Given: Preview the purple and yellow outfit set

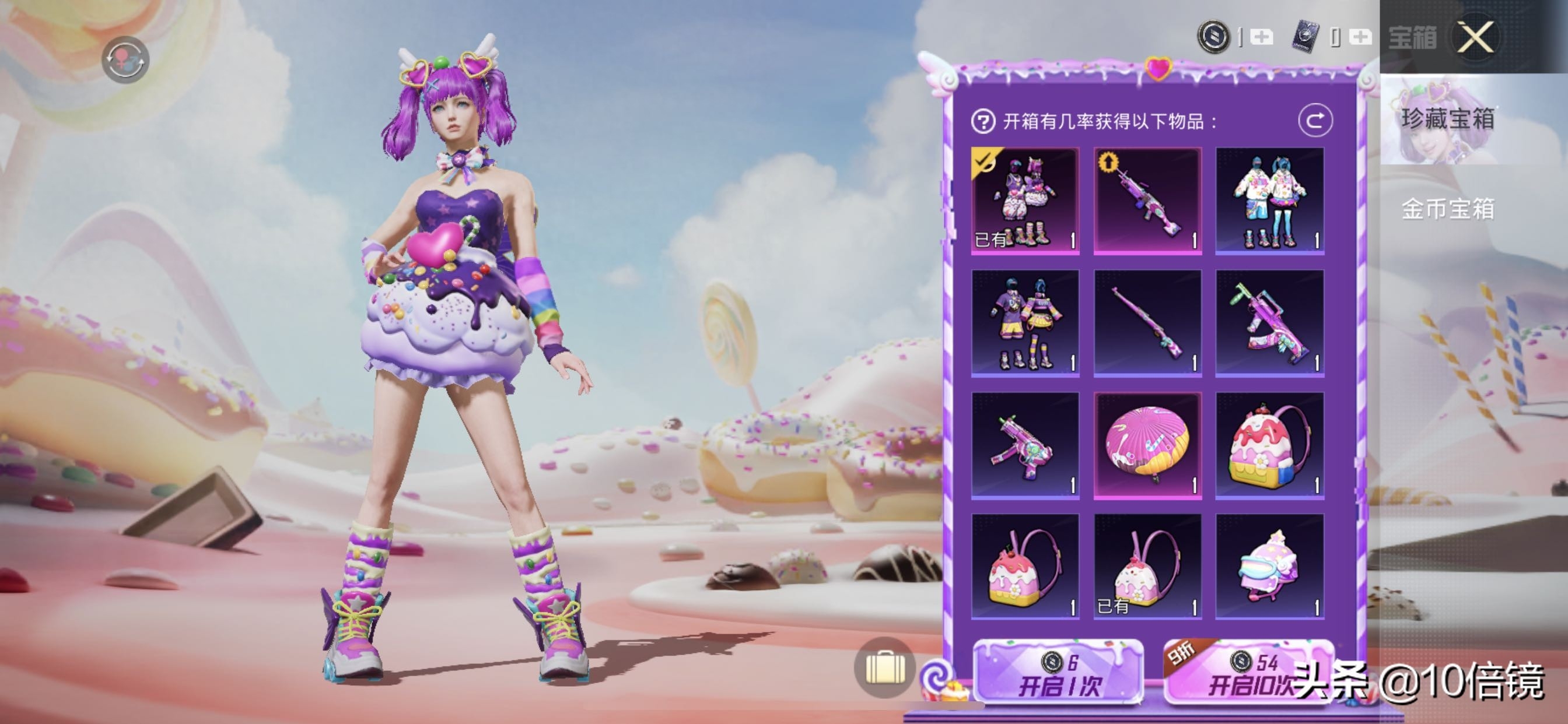Looking at the screenshot, I should click(x=1025, y=323).
